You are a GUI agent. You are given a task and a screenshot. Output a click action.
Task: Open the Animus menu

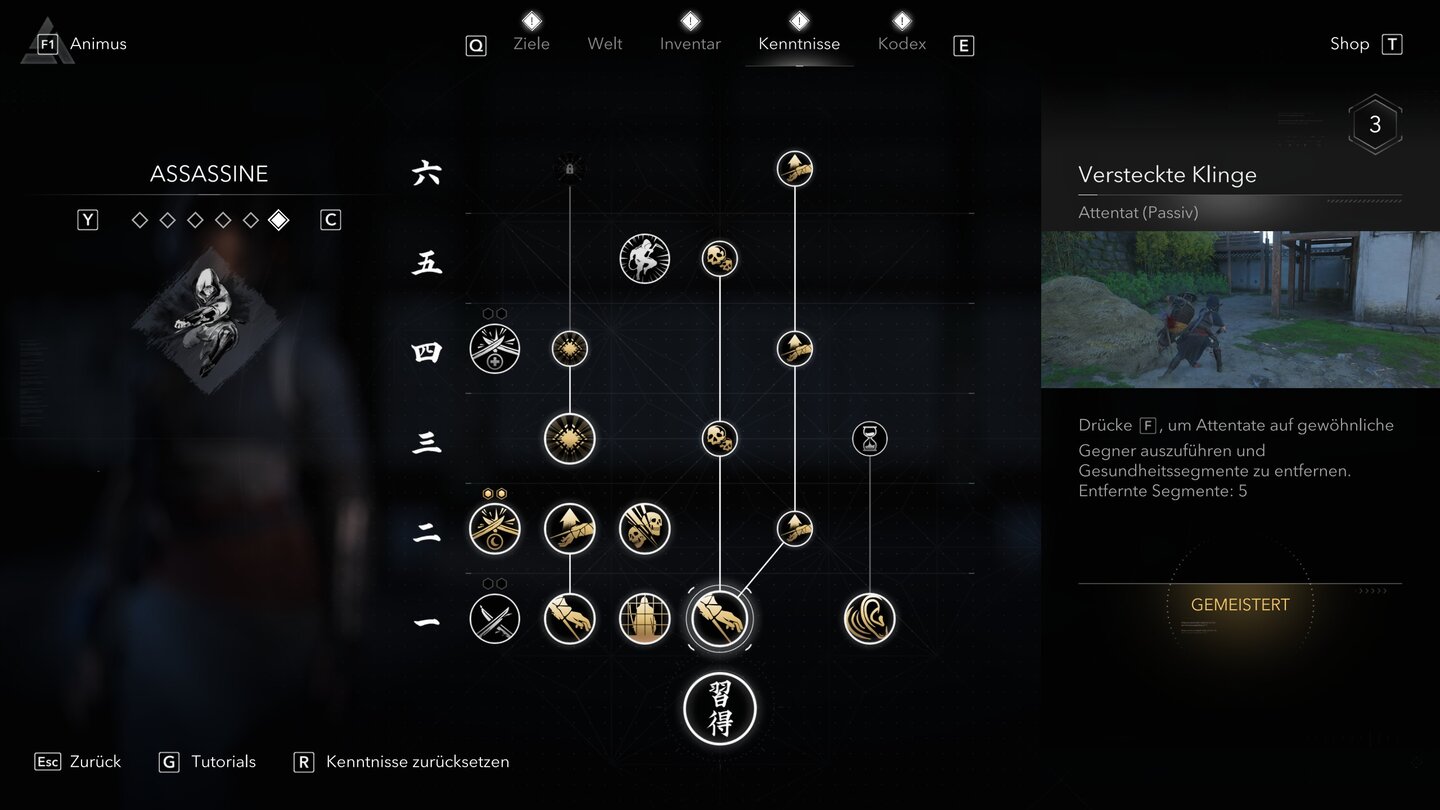coord(97,44)
